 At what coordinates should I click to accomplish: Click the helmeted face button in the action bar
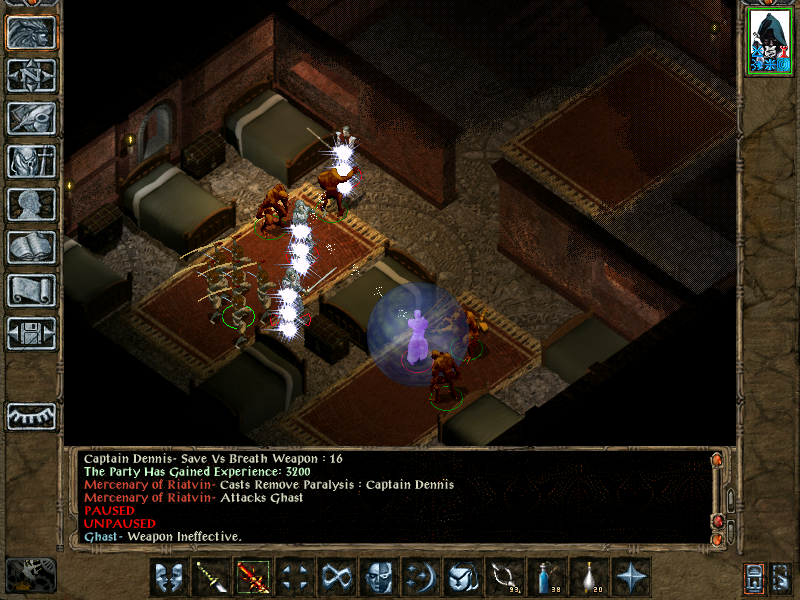click(x=379, y=576)
